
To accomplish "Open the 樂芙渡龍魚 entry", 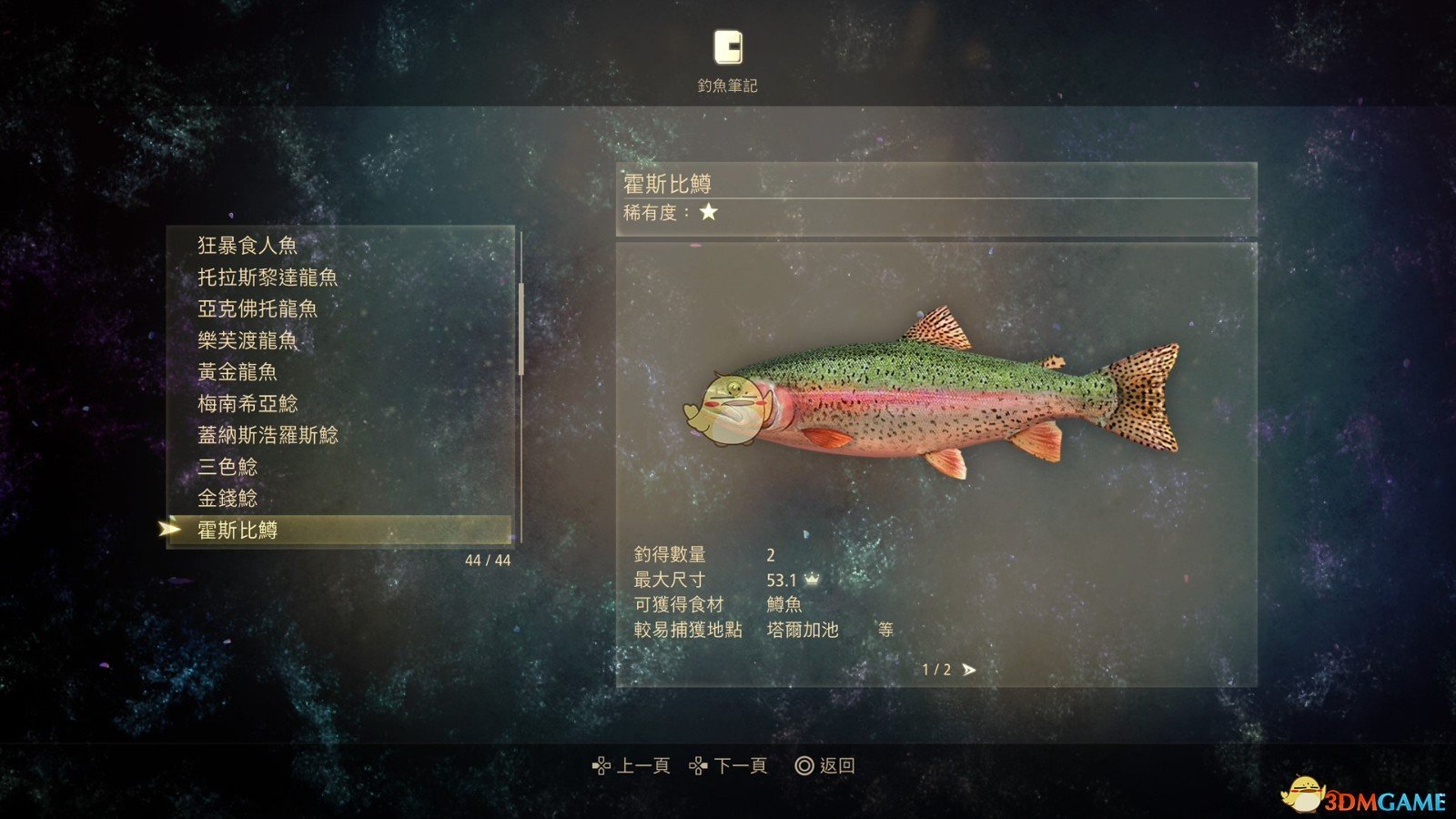I will (x=248, y=341).
